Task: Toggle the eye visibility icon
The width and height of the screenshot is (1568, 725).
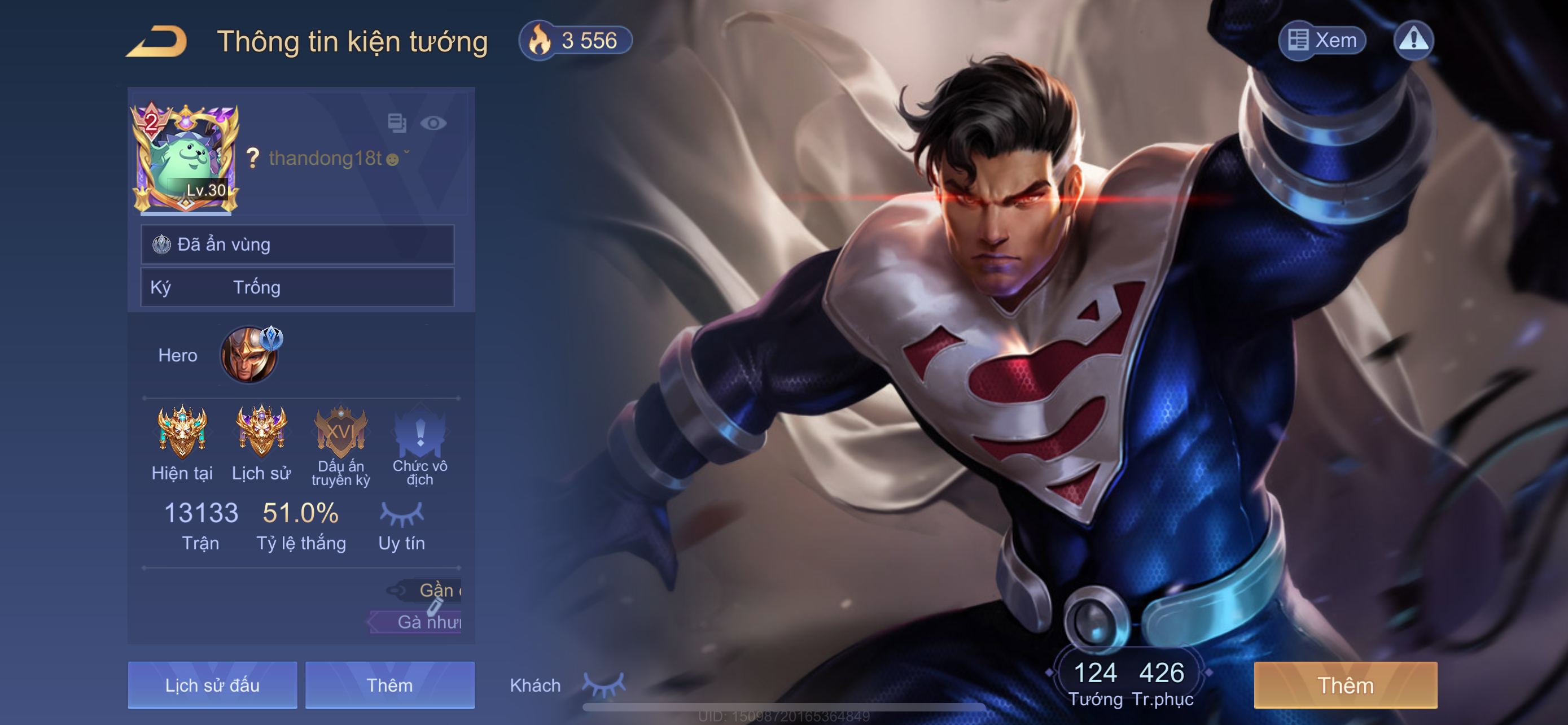Action: pyautogui.click(x=433, y=123)
